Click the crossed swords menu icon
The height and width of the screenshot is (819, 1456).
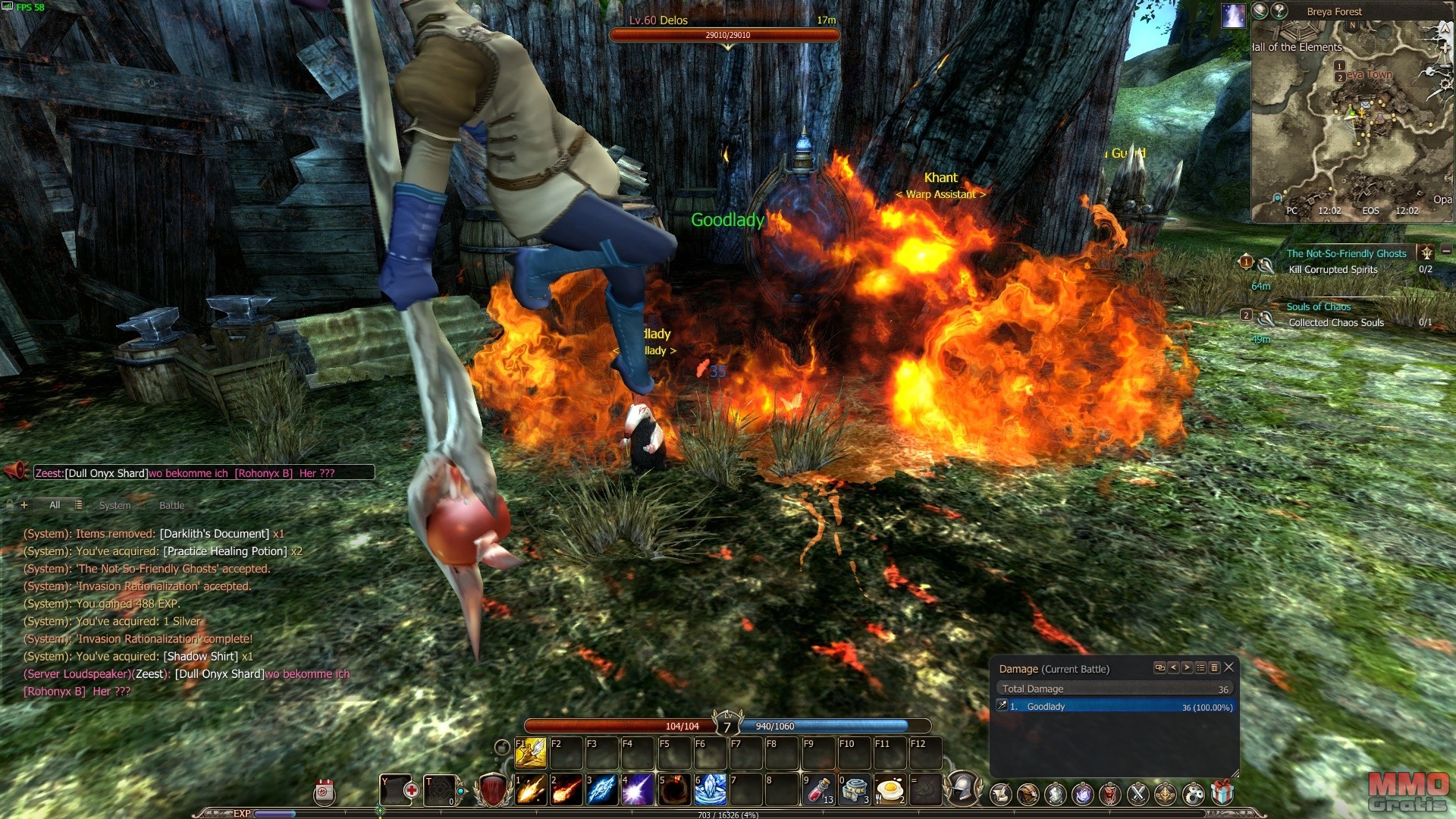(x=1137, y=794)
